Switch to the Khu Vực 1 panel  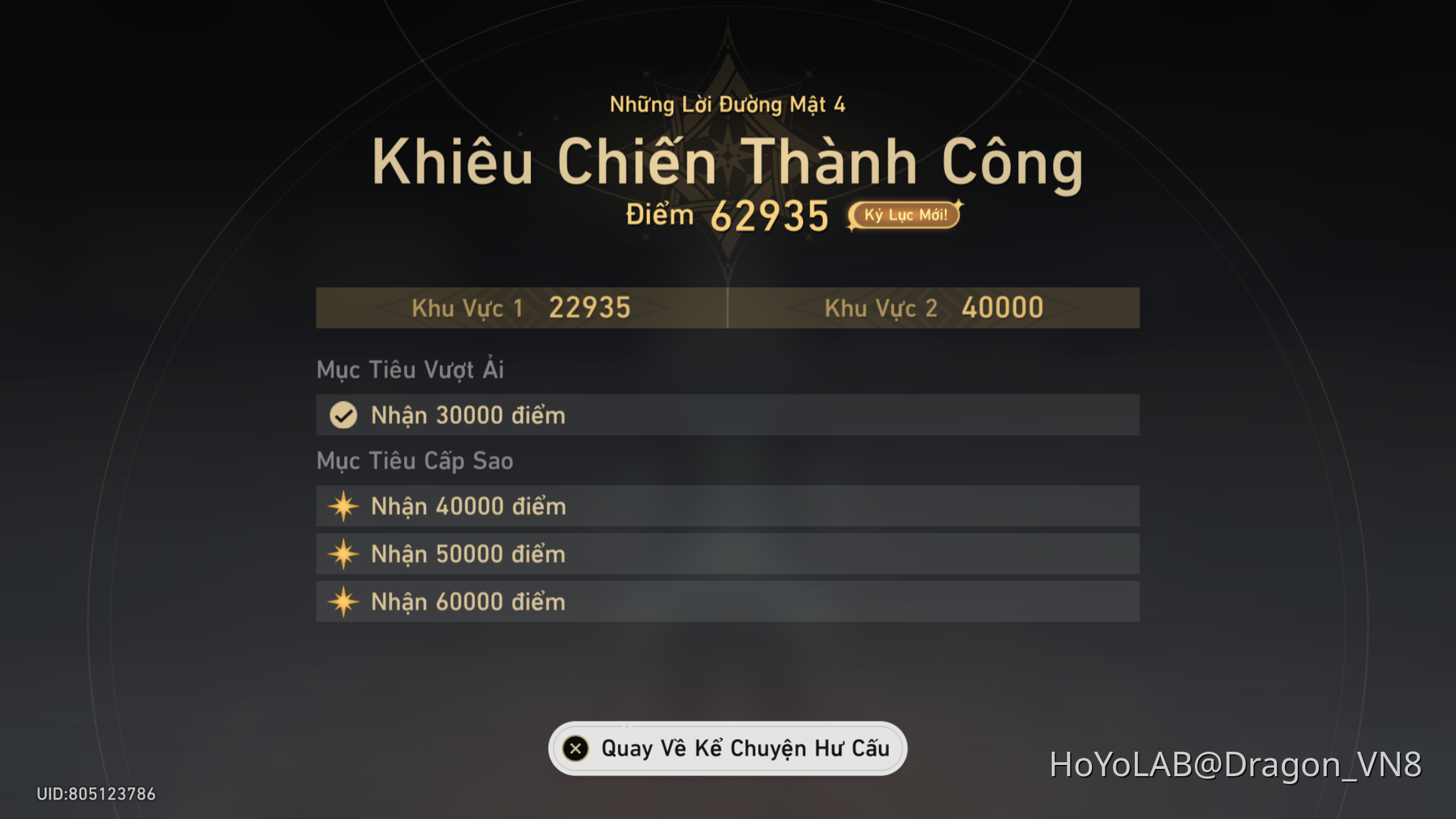coord(521,307)
